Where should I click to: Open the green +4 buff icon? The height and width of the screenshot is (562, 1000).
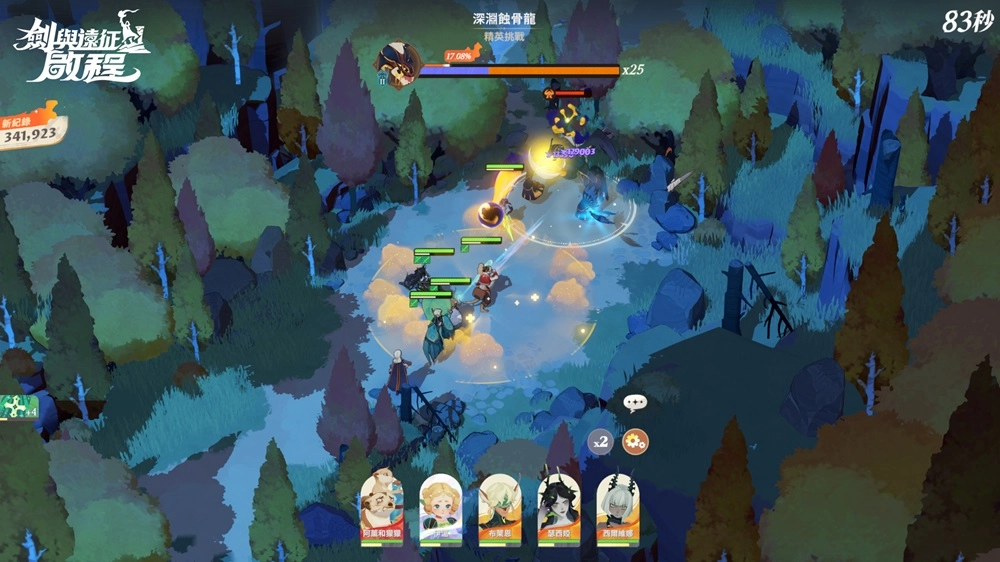tap(19, 407)
